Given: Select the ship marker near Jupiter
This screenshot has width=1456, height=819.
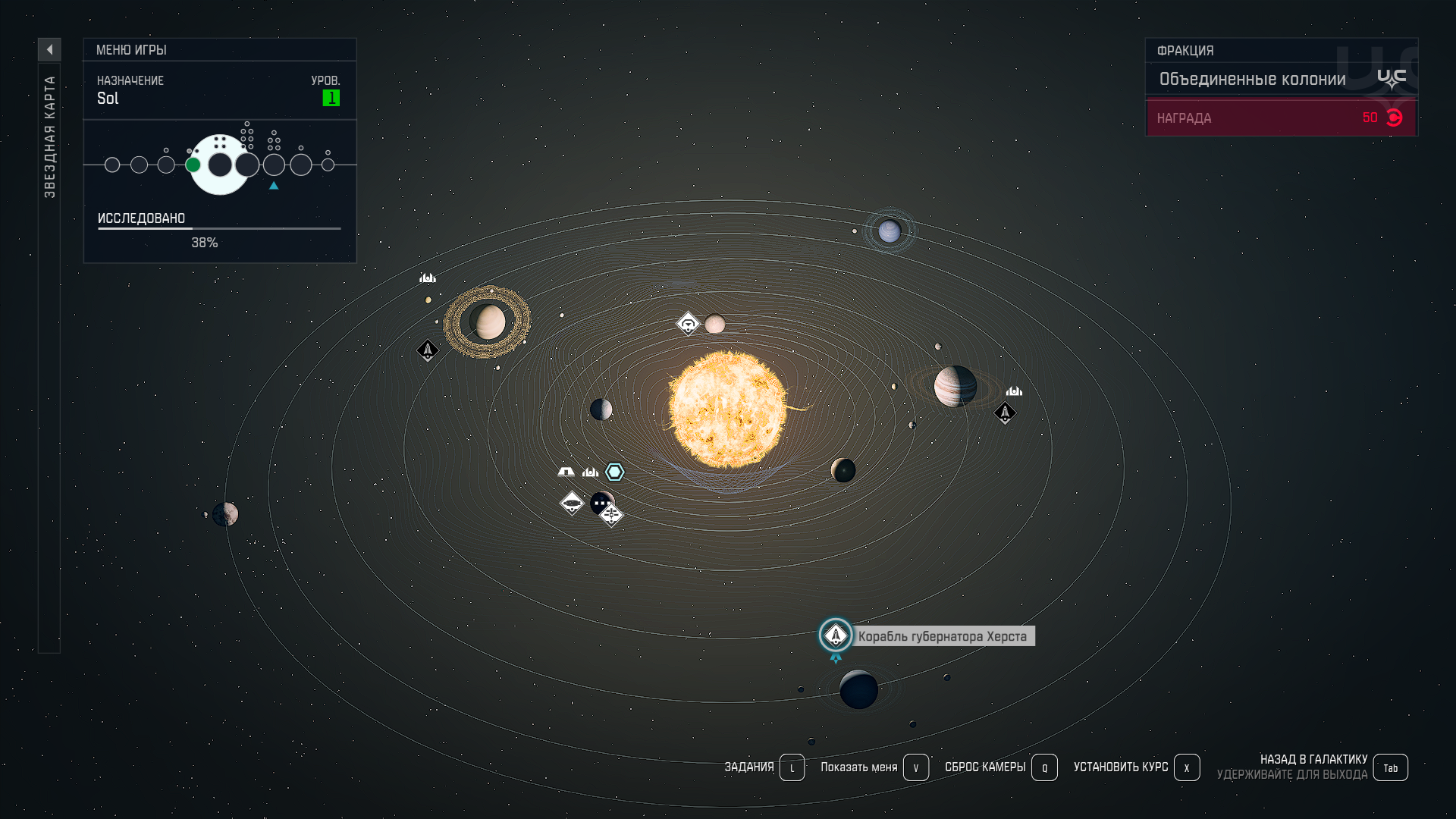Looking at the screenshot, I should tap(1005, 413).
